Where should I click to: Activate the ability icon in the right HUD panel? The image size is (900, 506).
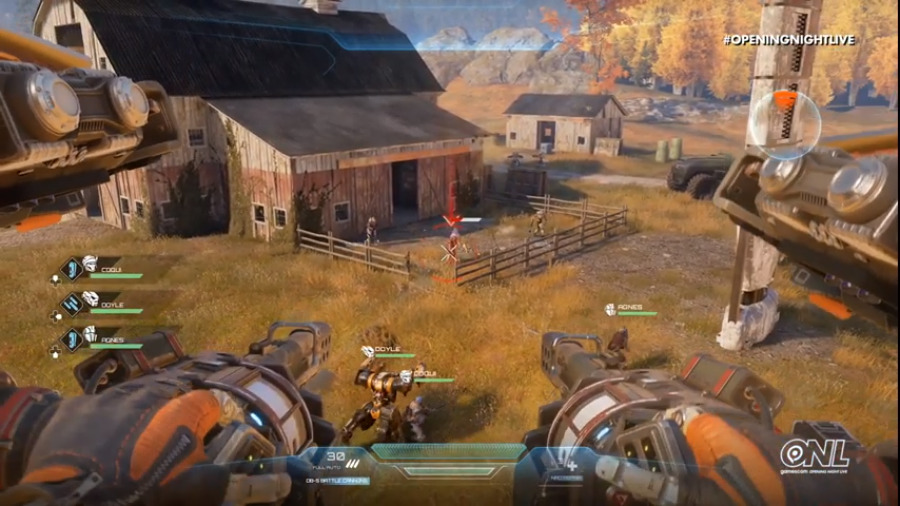coord(573,465)
